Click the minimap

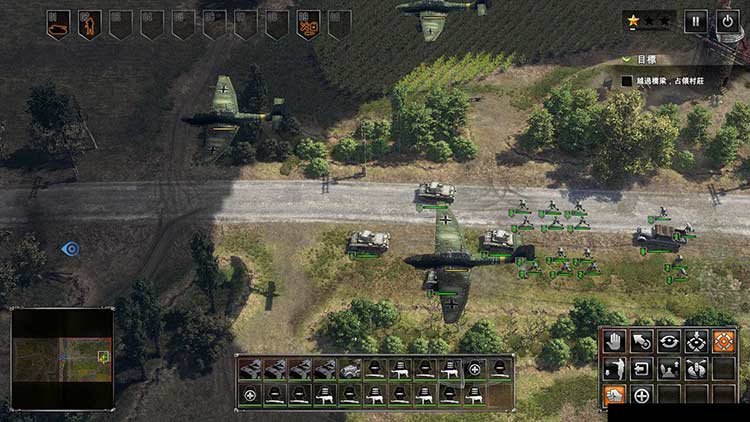pyautogui.click(x=61, y=357)
